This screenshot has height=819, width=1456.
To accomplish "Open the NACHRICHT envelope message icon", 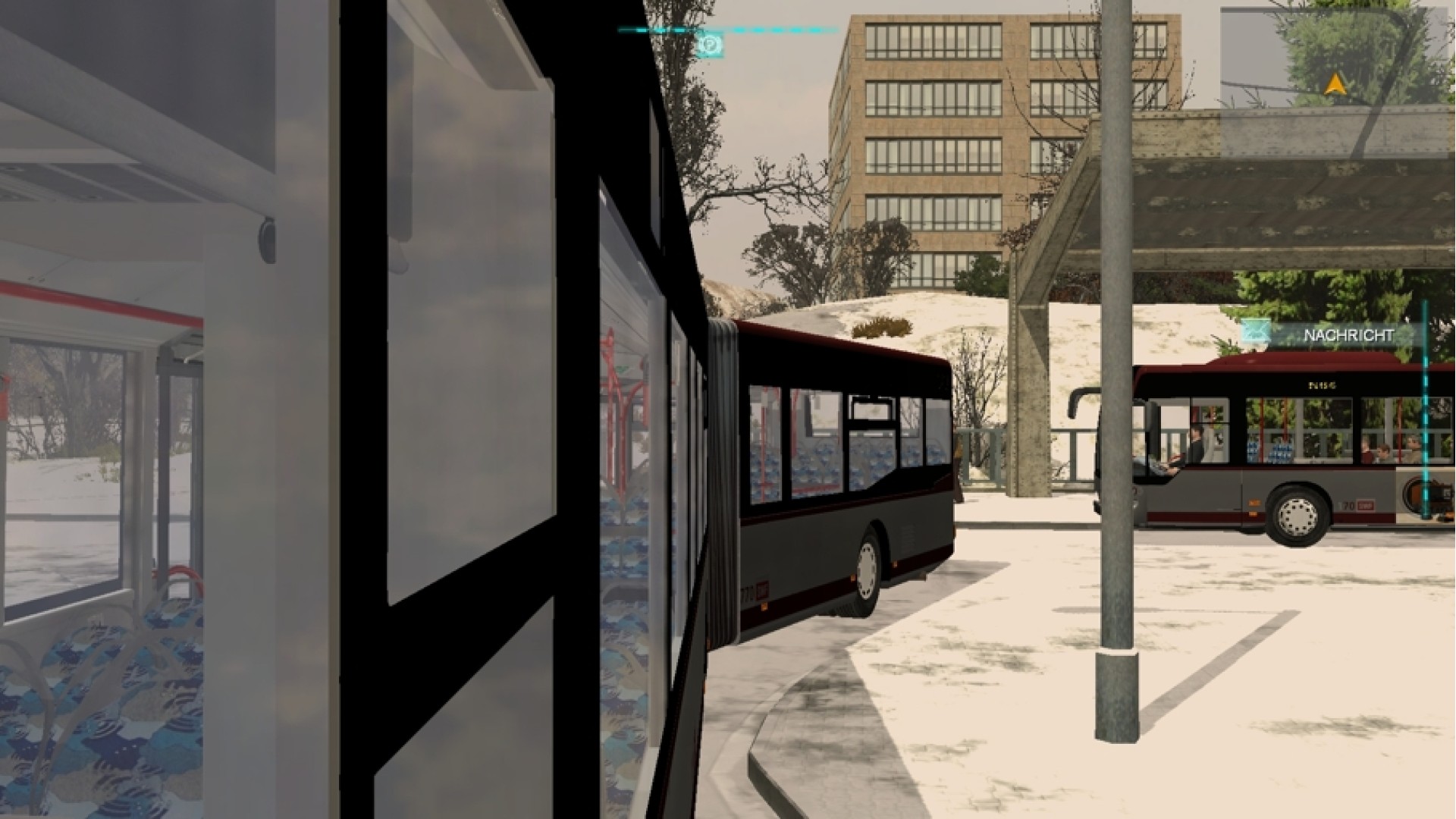I will (1257, 331).
